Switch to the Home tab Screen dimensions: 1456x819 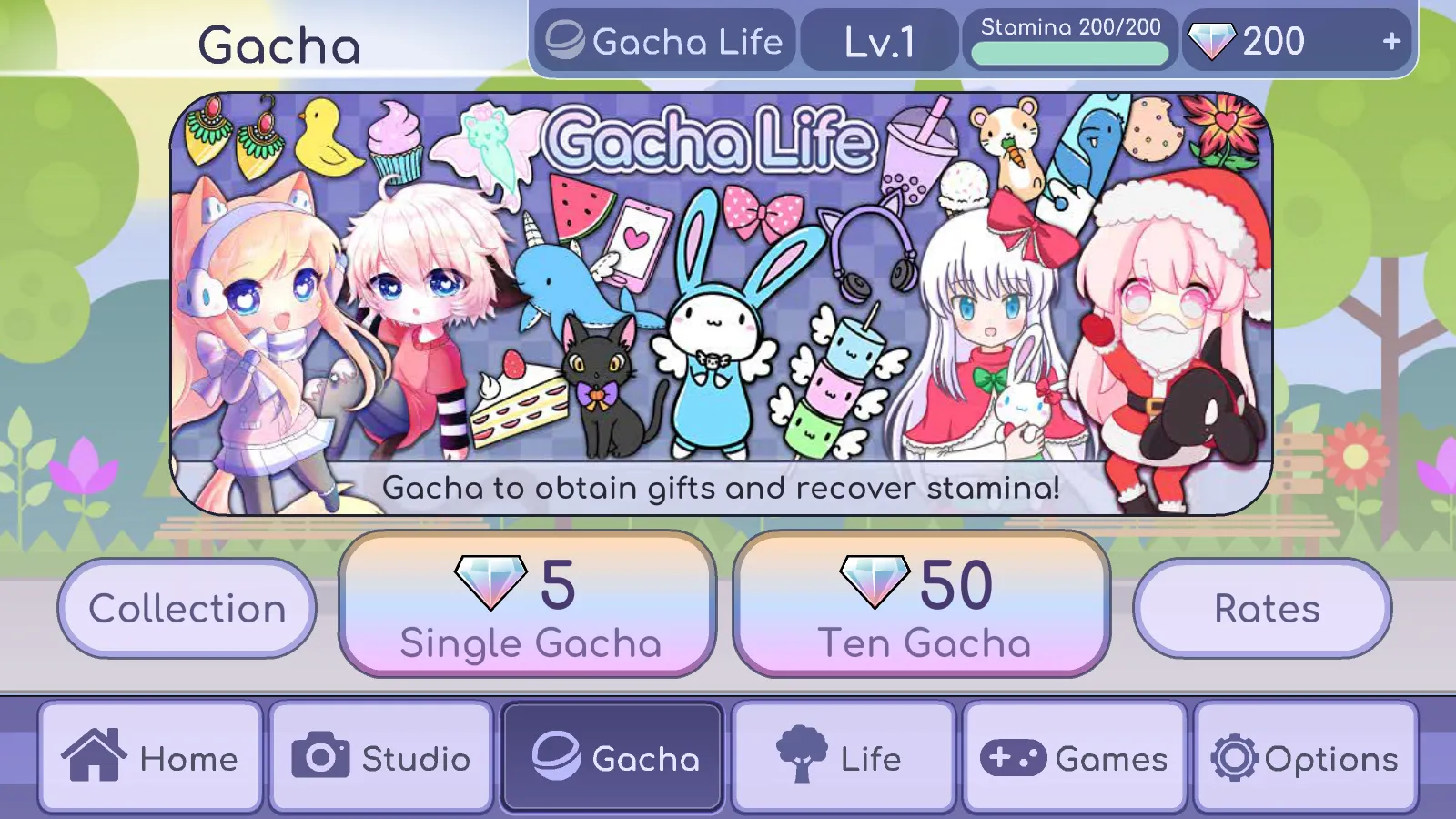click(150, 754)
